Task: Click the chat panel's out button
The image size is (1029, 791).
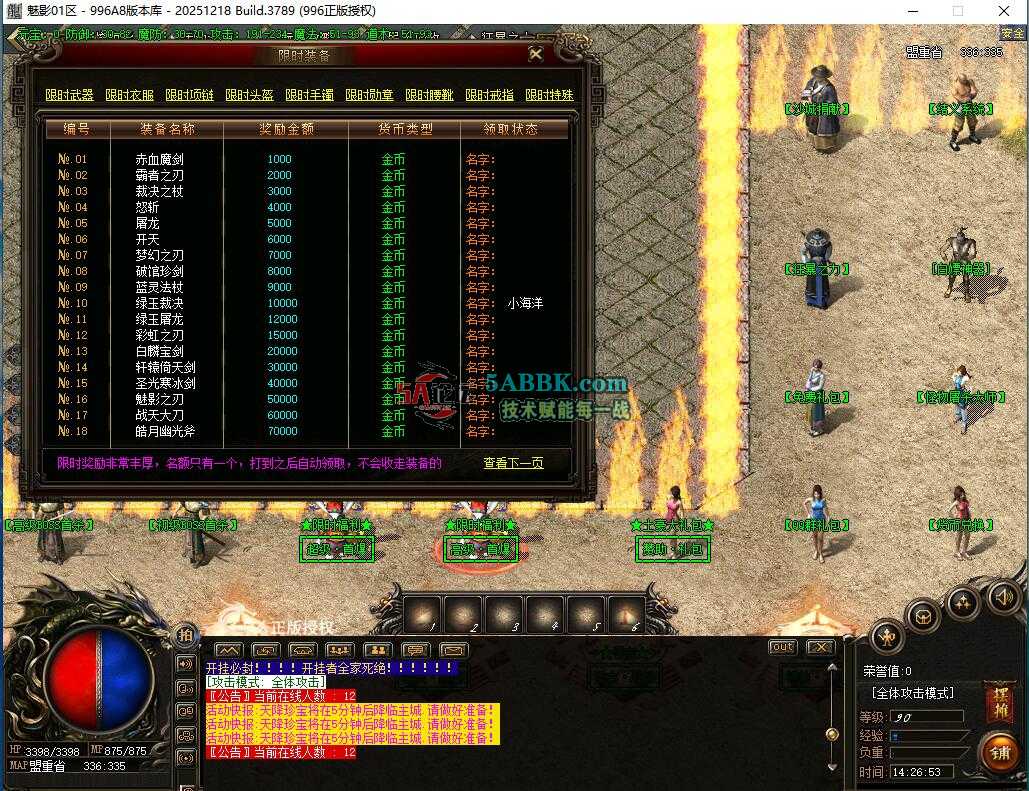Action: coord(782,647)
